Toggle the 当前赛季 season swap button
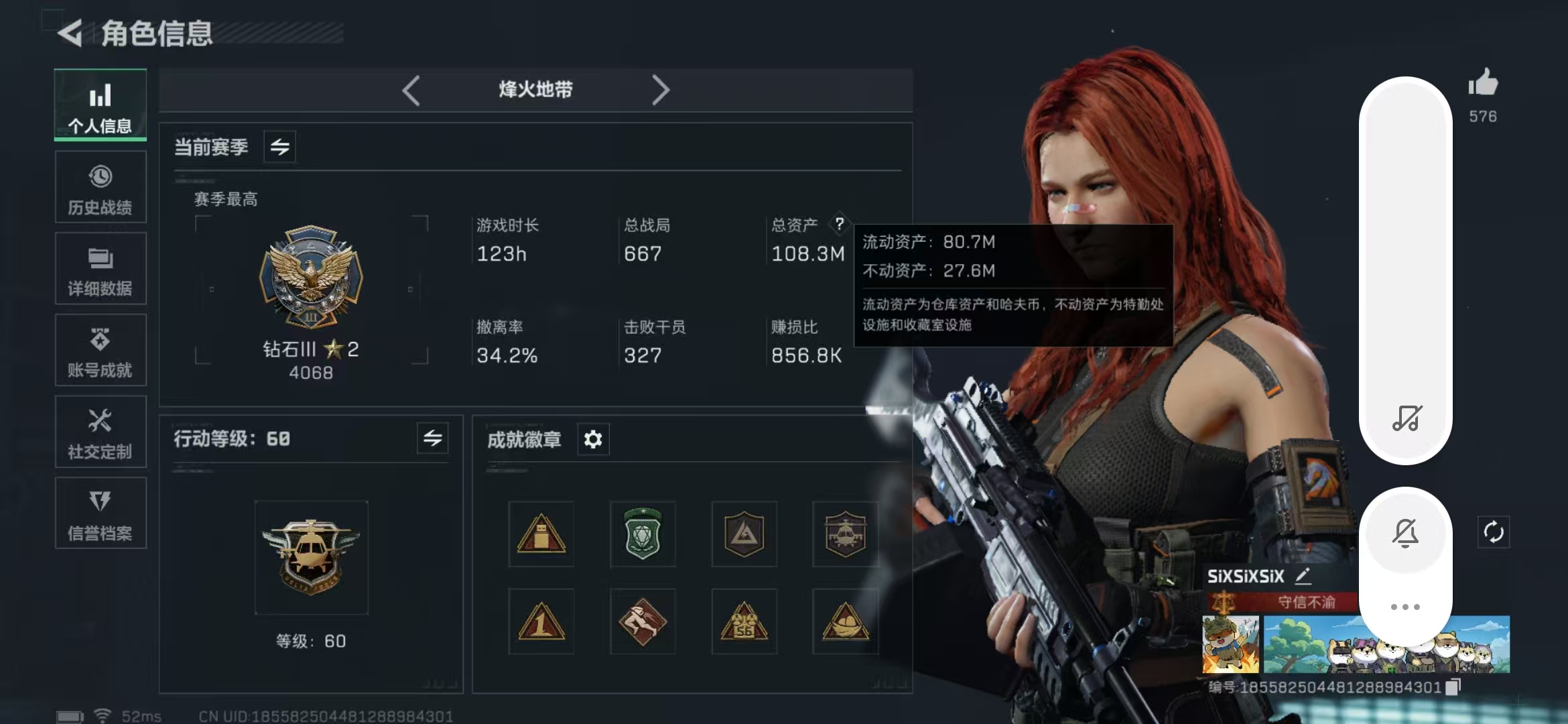 point(280,147)
